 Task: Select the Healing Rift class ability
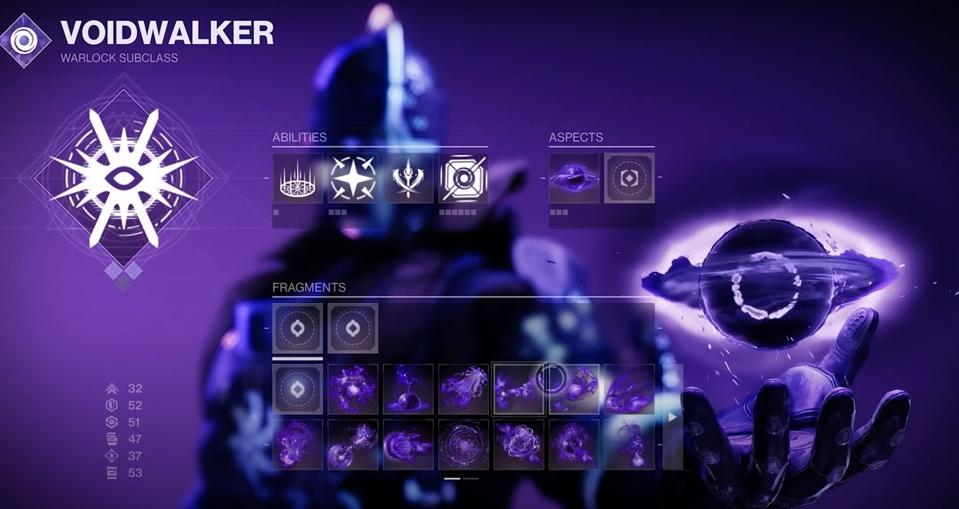(x=297, y=178)
